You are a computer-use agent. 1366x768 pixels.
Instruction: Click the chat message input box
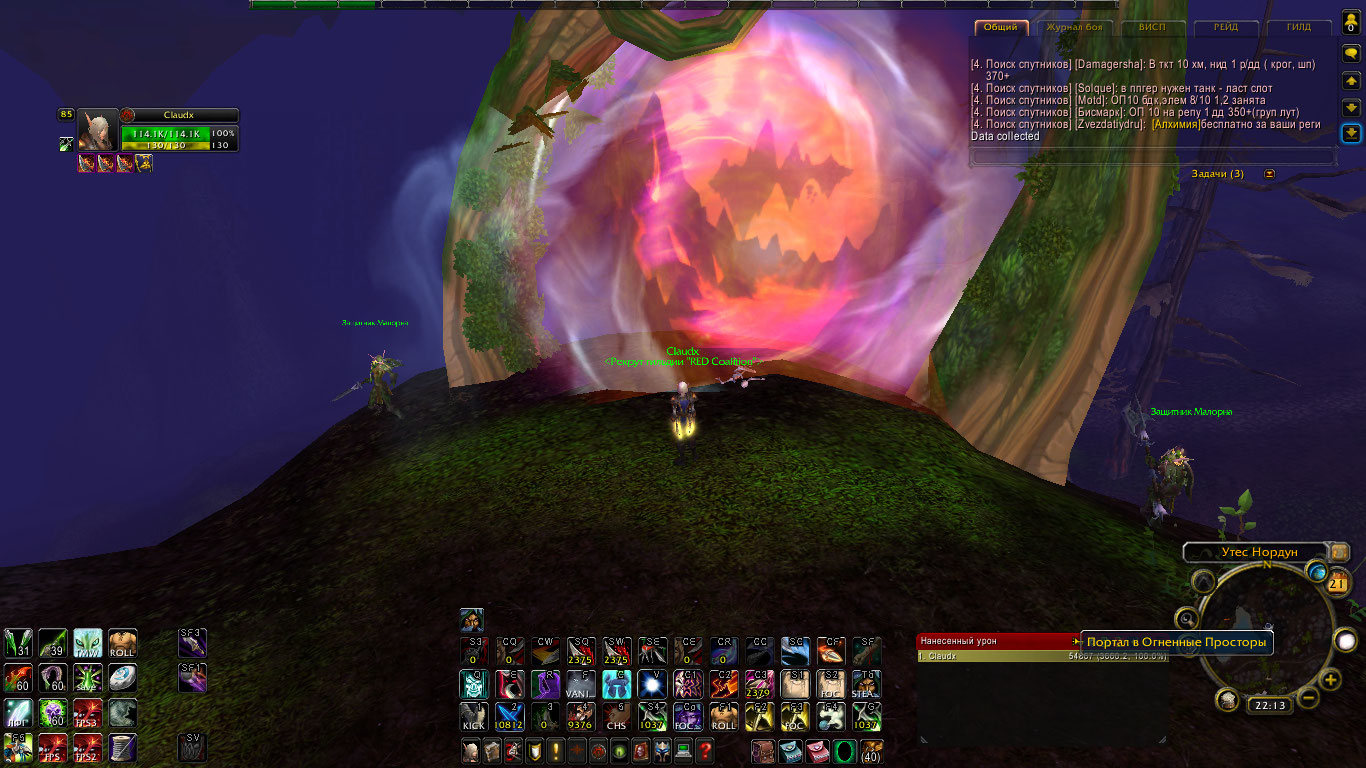(x=1152, y=156)
